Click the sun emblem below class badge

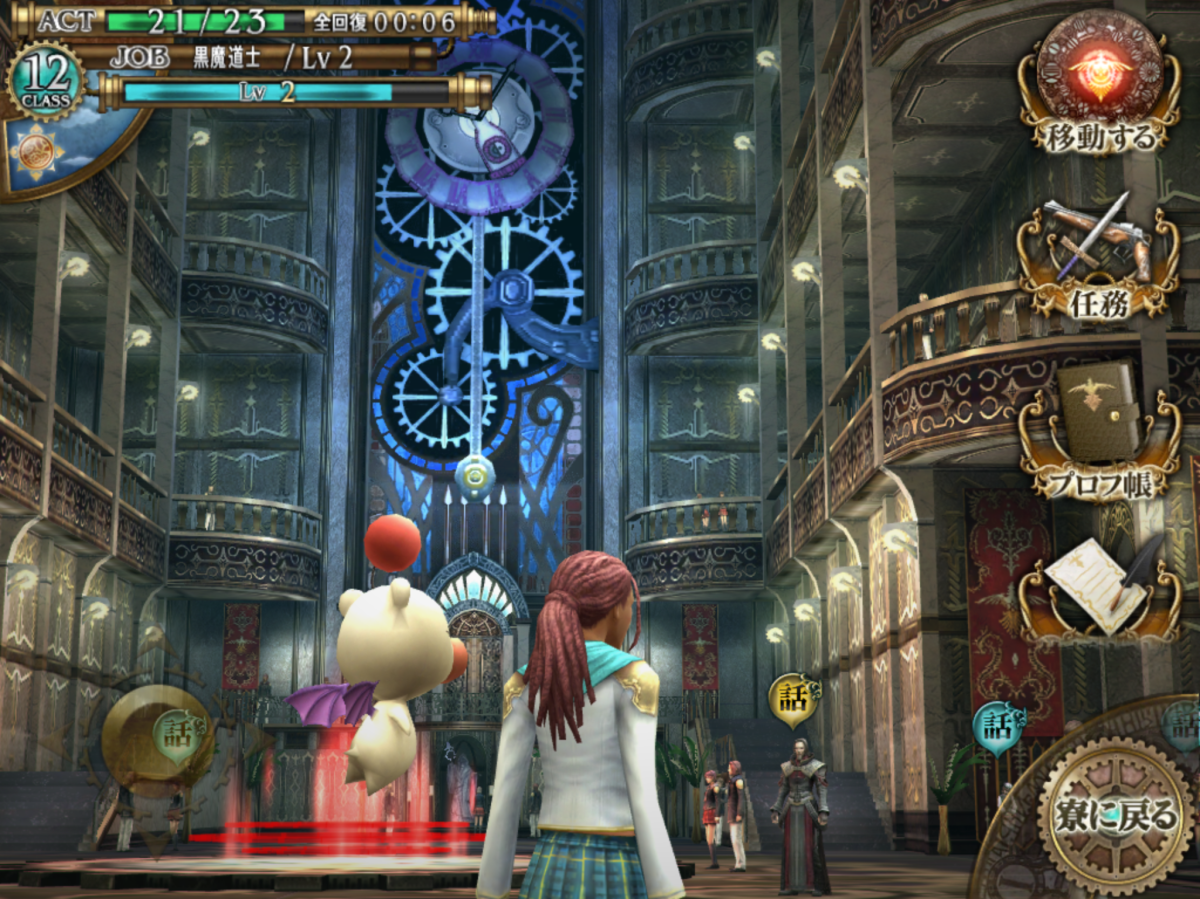pos(38,149)
